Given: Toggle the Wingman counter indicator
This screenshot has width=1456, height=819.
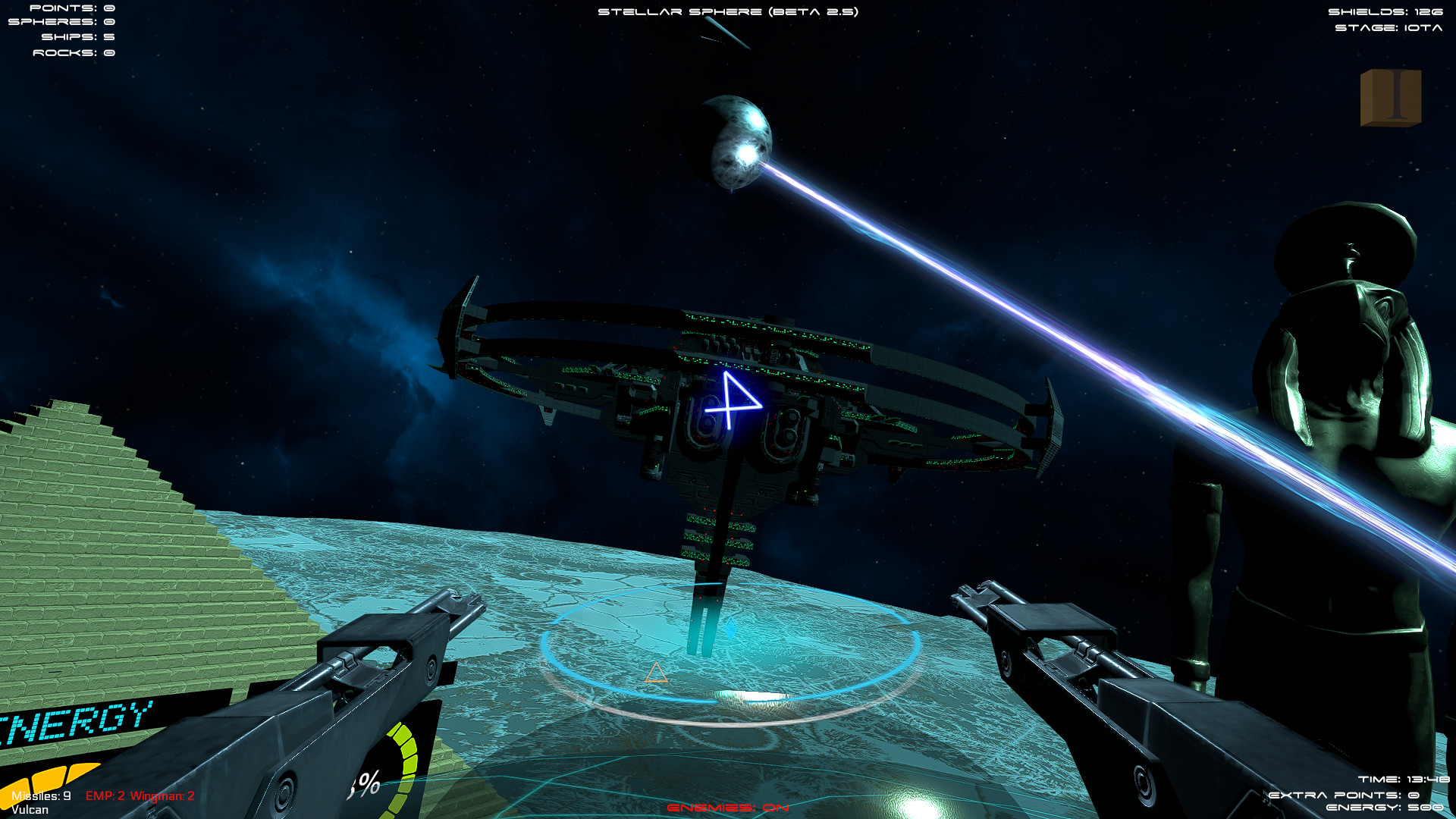Looking at the screenshot, I should tap(162, 797).
